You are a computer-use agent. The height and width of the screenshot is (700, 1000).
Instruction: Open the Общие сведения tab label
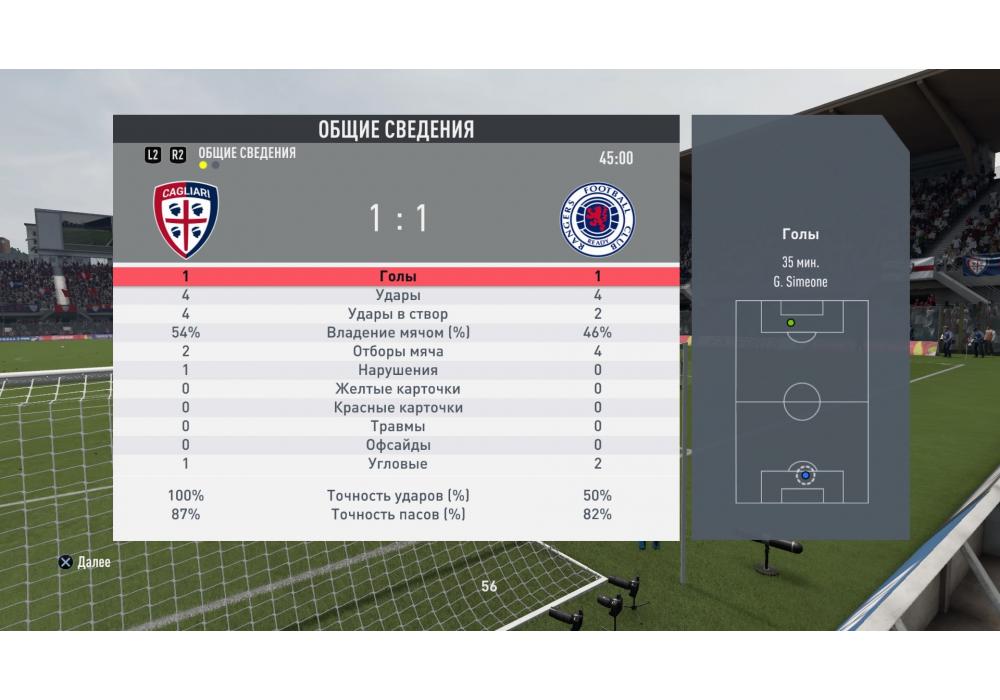[x=247, y=153]
